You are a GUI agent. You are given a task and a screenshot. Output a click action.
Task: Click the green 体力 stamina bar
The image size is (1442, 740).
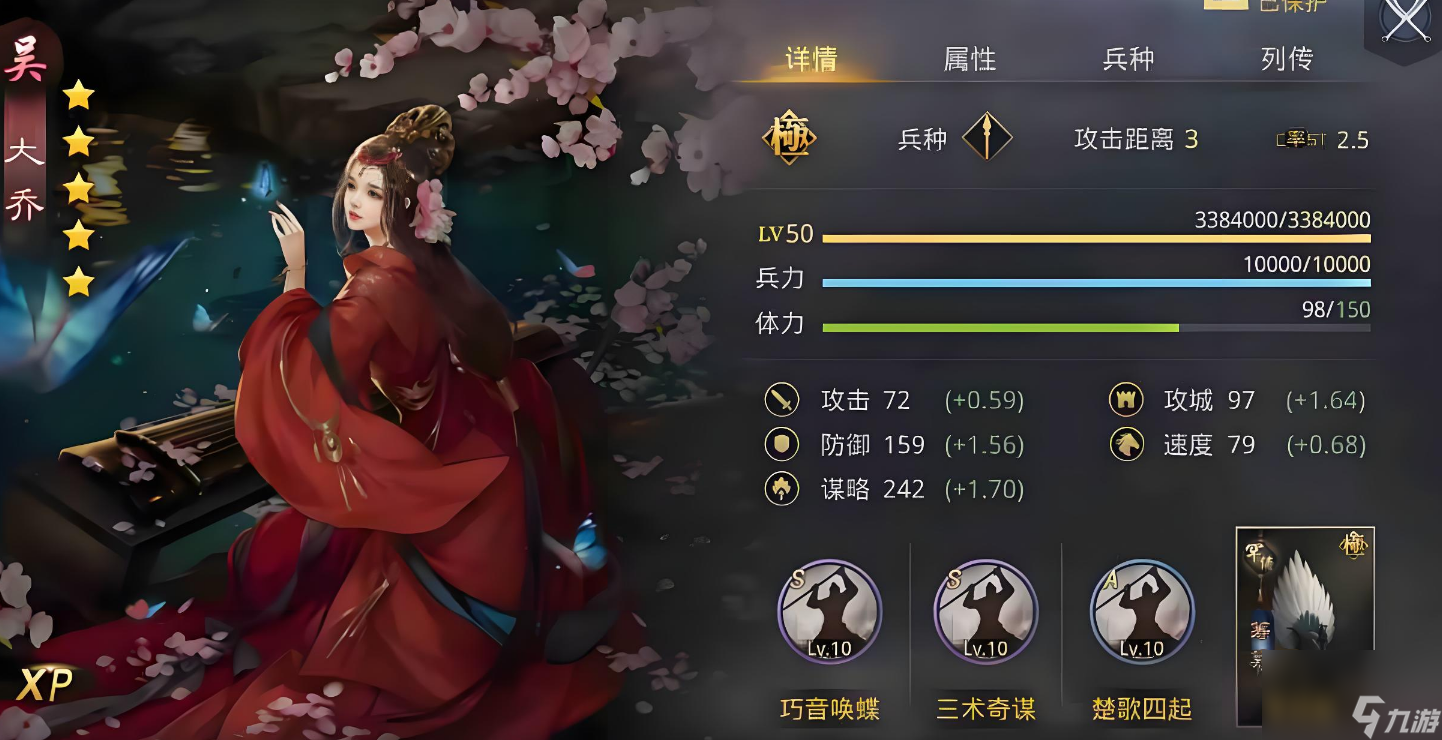click(1000, 327)
